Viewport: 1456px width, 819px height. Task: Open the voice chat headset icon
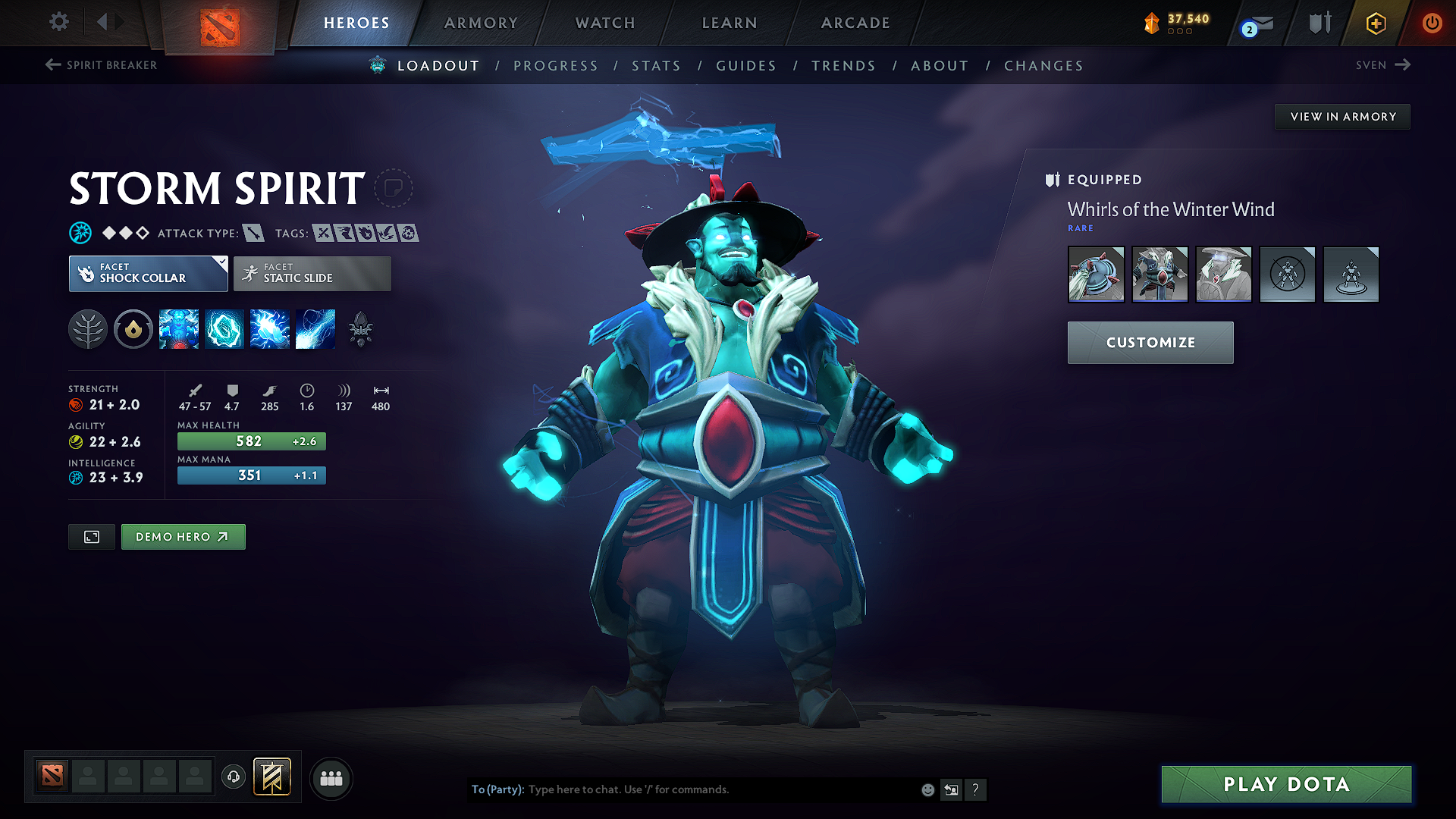(x=233, y=778)
